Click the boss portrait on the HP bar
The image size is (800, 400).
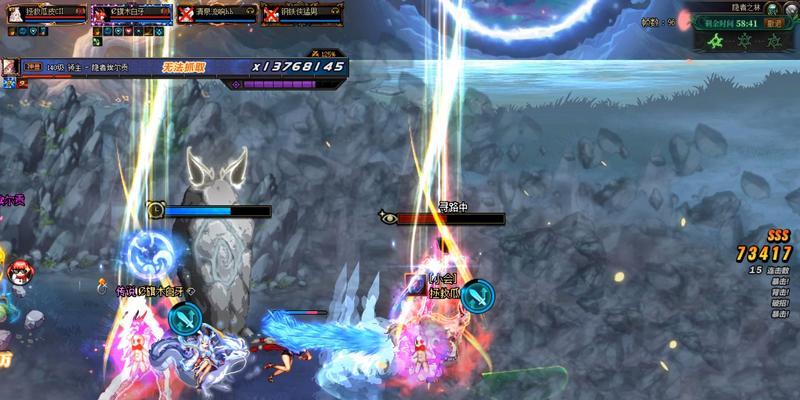pos(9,66)
